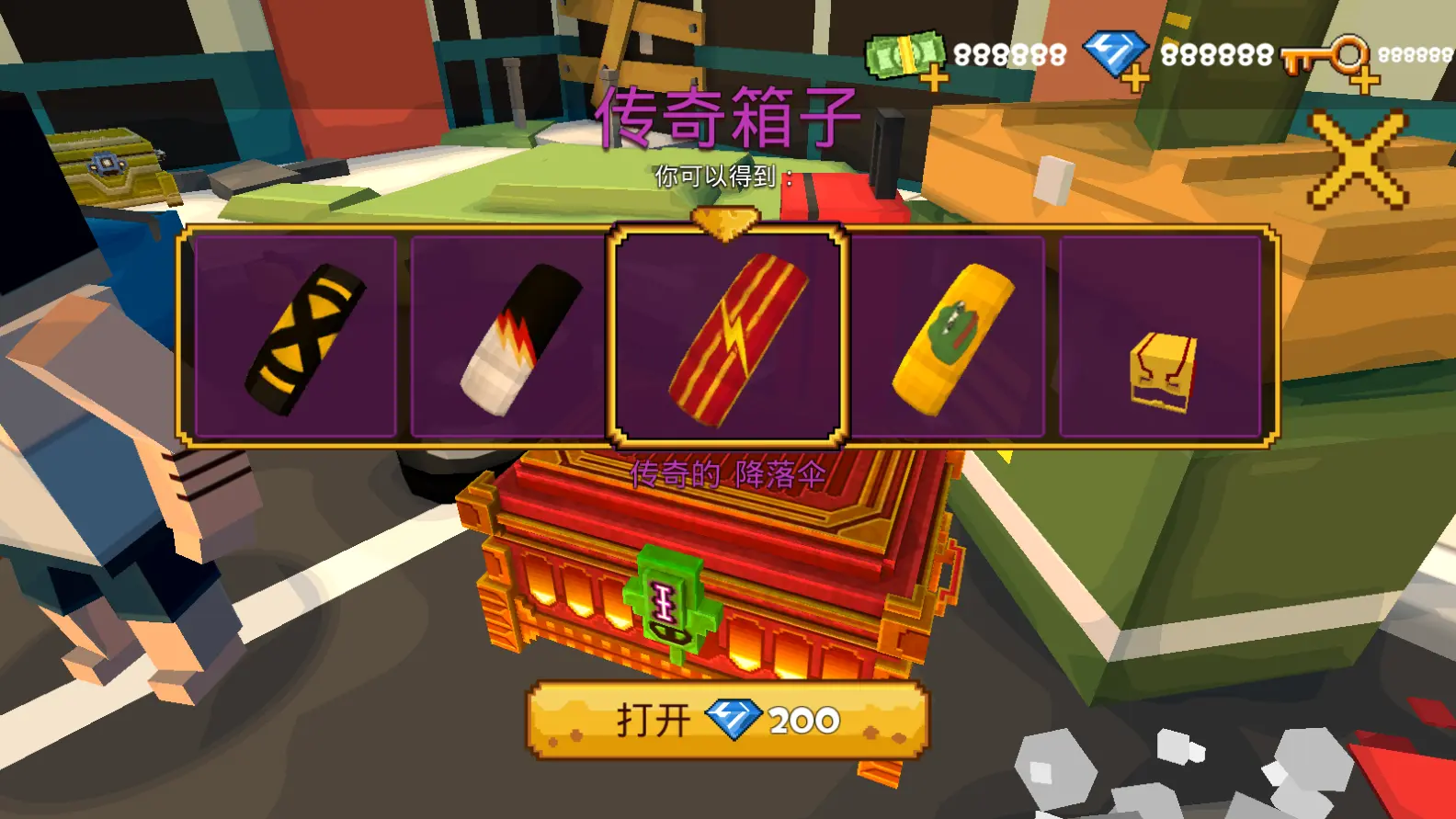Click the green cash banknote icon
Screen dimensions: 1456x819
[904, 53]
